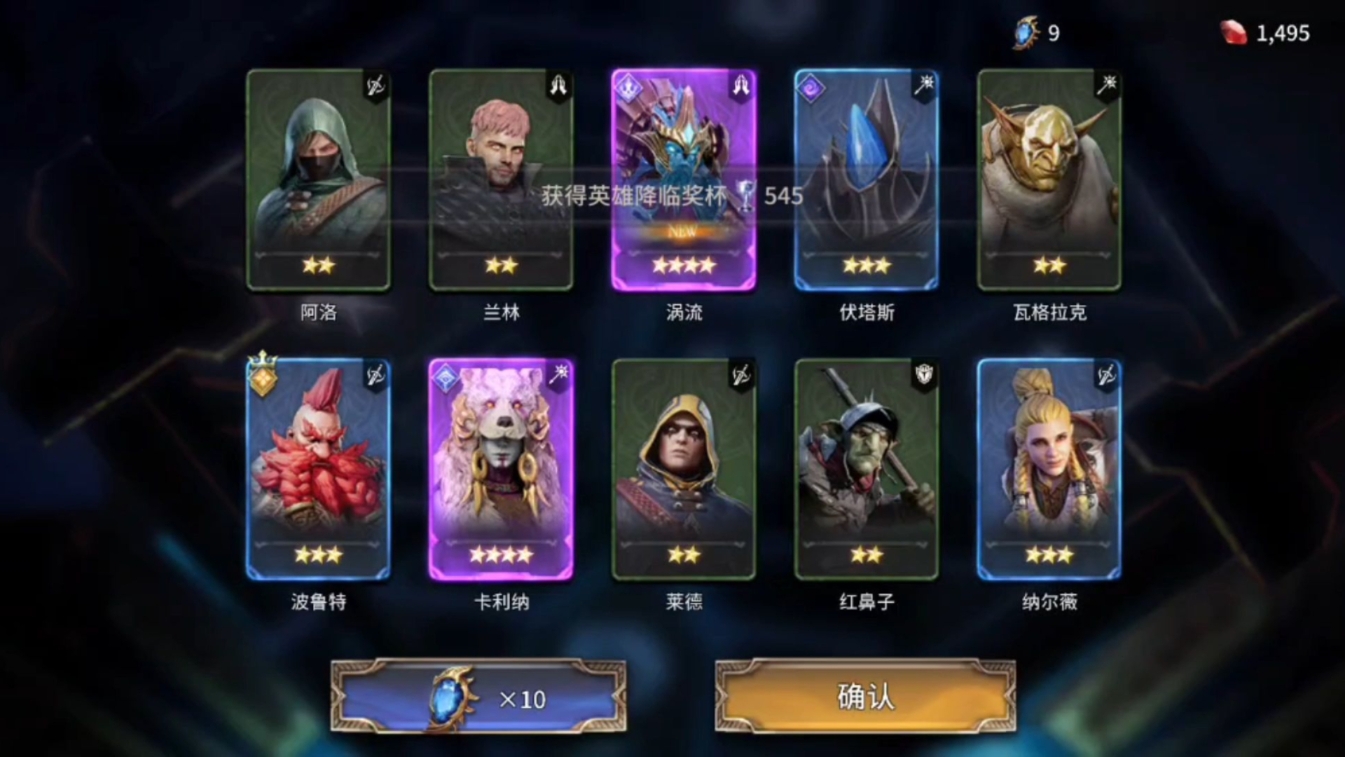Click the trophy icon in the reward banner
Image resolution: width=1345 pixels, height=757 pixels.
[x=742, y=196]
